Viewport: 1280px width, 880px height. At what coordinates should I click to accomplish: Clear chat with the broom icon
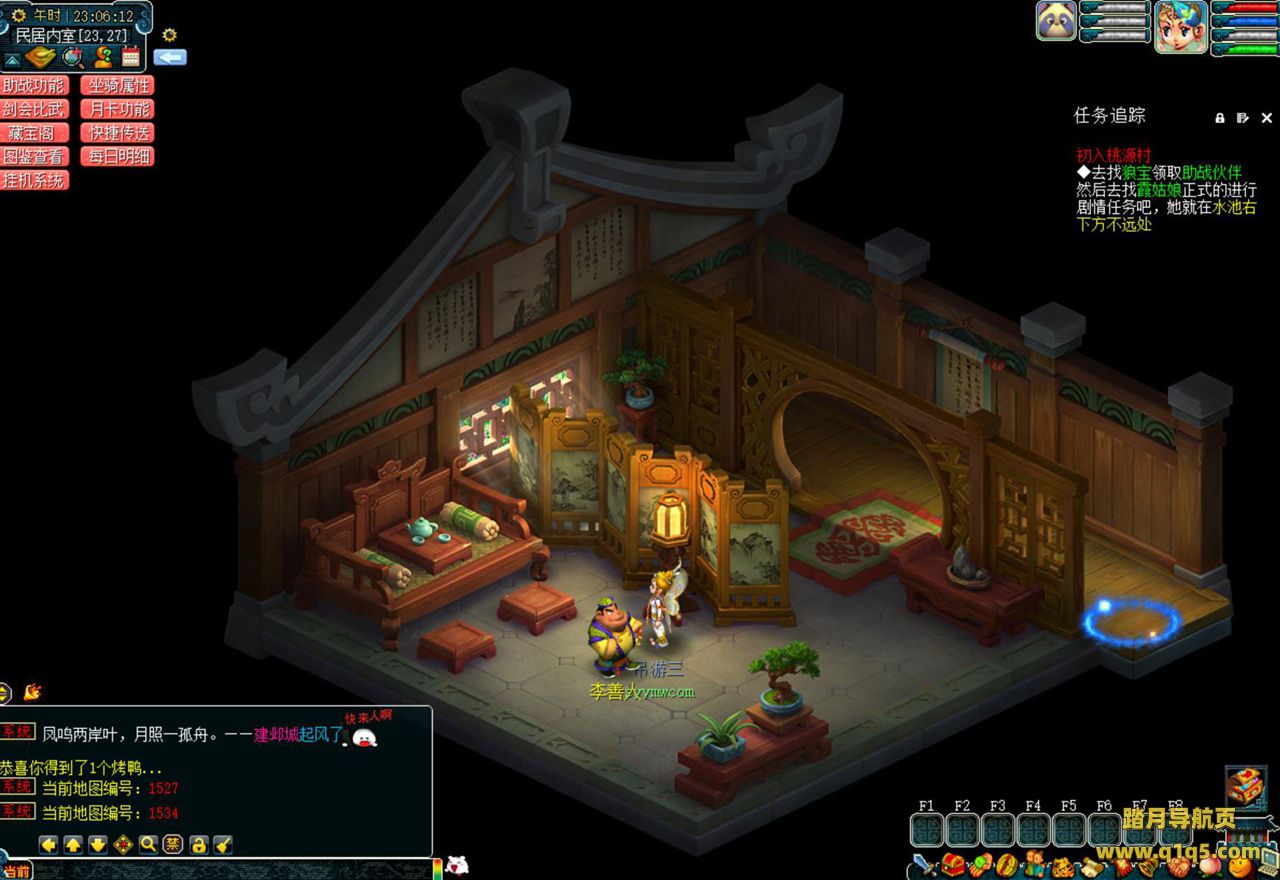coord(223,844)
